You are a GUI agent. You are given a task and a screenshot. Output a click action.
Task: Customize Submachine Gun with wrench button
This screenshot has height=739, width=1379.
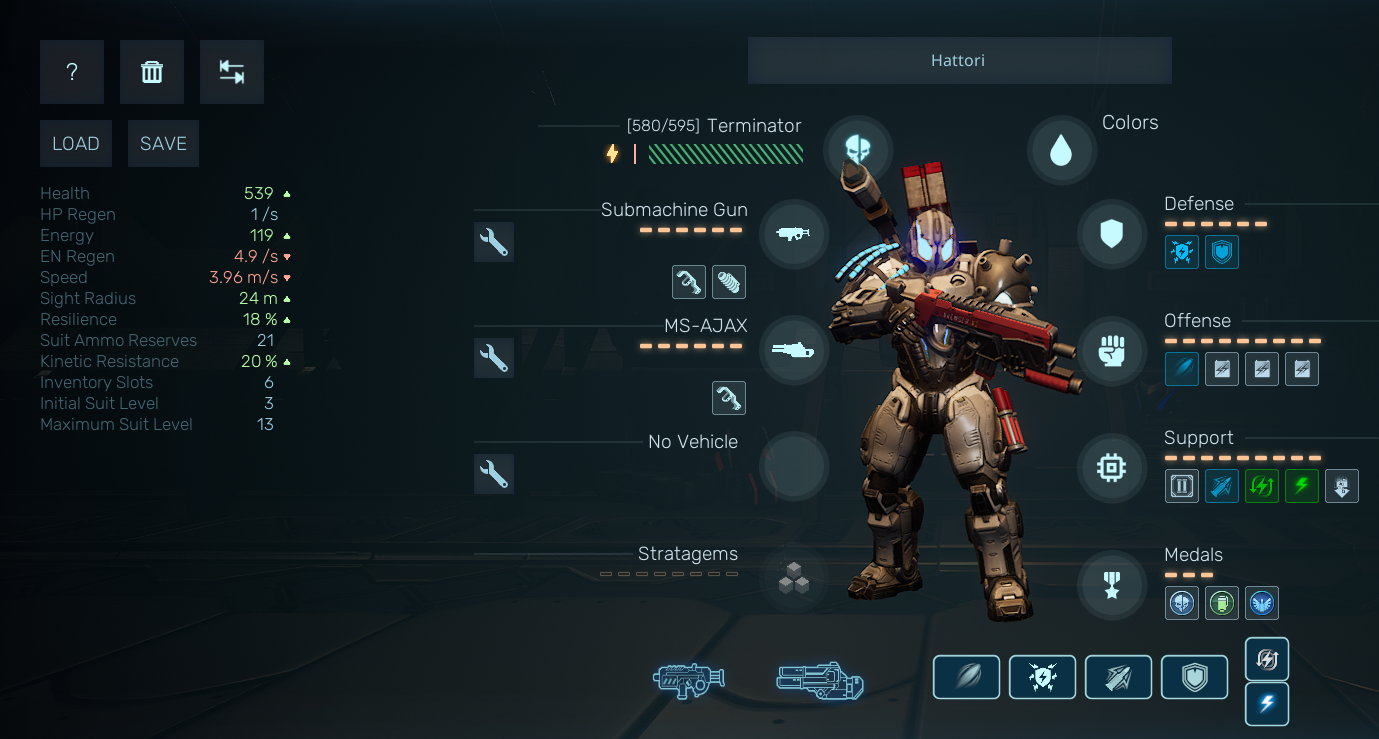pyautogui.click(x=494, y=242)
